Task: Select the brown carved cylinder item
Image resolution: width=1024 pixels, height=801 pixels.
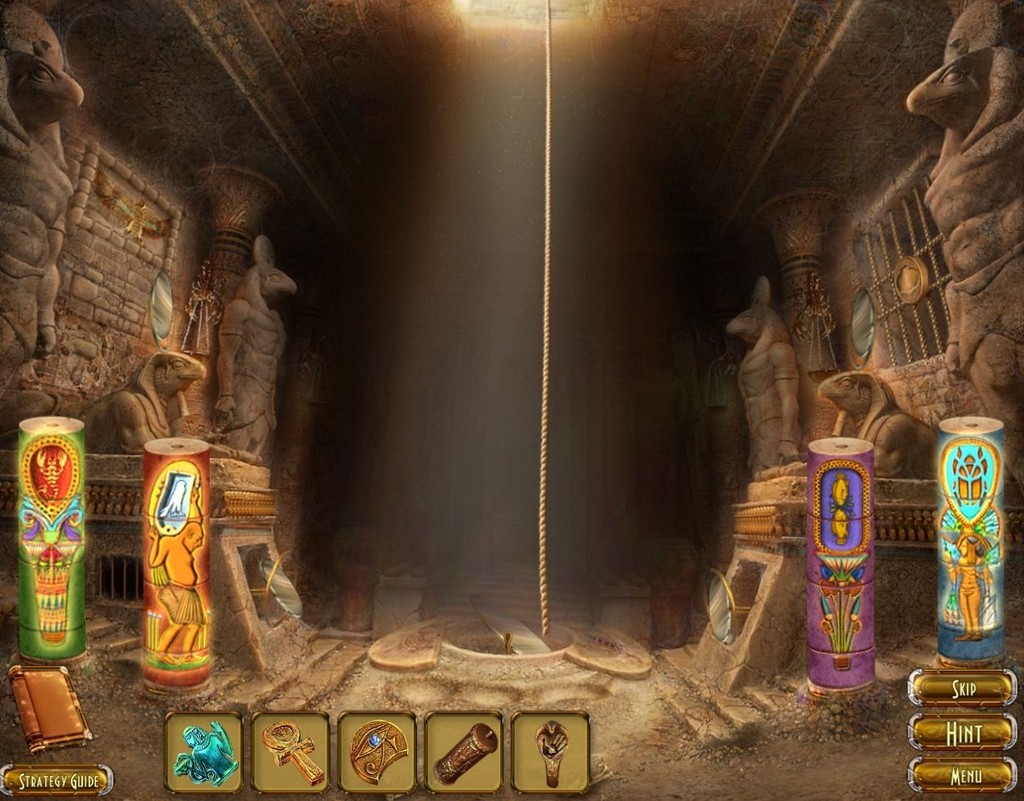Action: tap(464, 752)
